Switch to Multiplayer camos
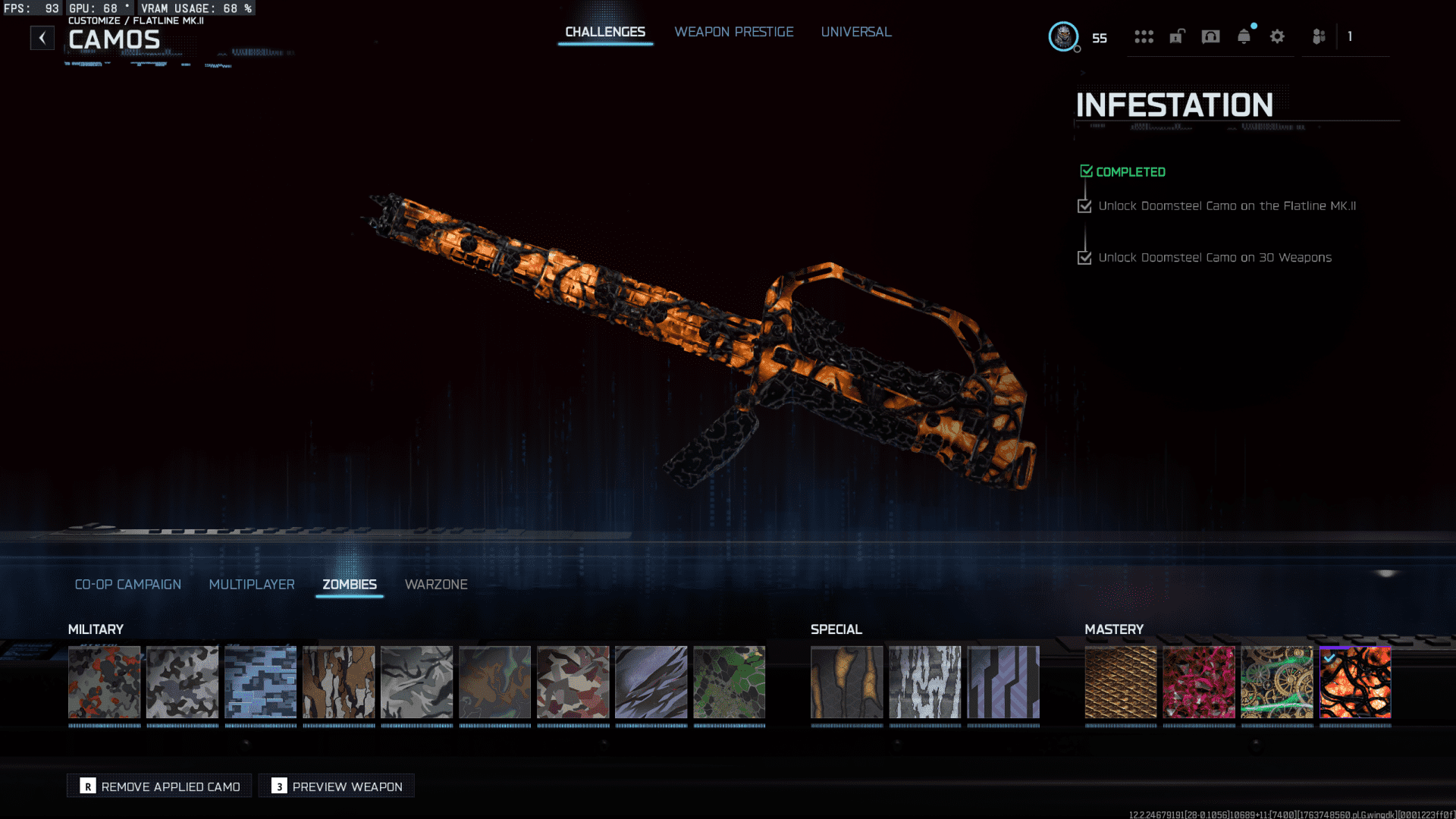 (252, 585)
